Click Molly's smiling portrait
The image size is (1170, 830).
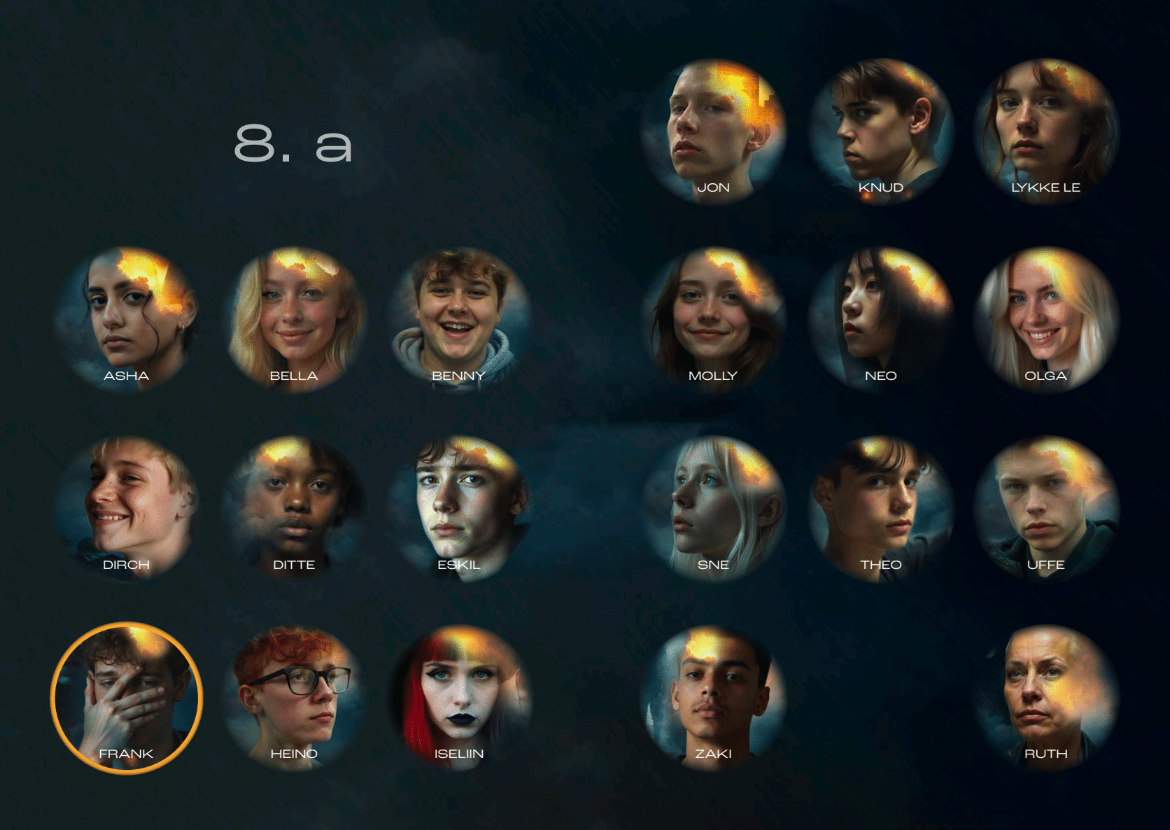pyautogui.click(x=713, y=320)
